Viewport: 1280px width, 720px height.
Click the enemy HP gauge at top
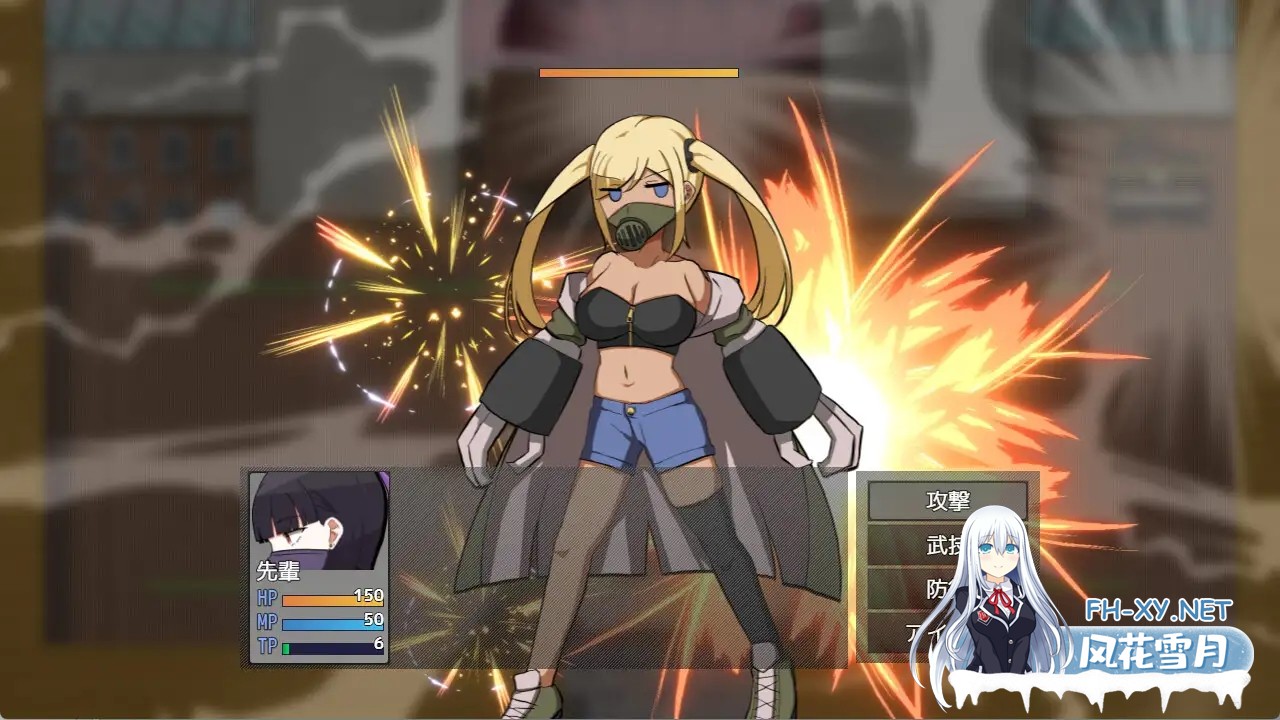(x=639, y=73)
